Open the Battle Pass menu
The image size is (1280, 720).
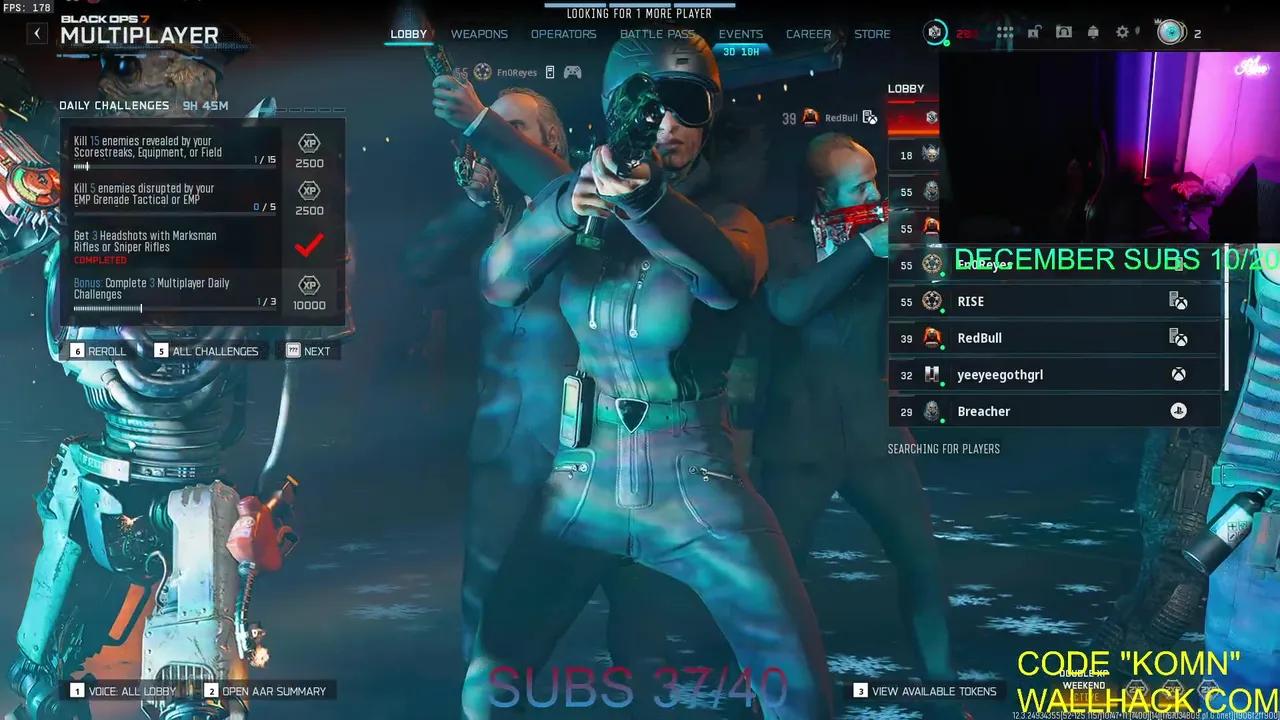[x=658, y=33]
